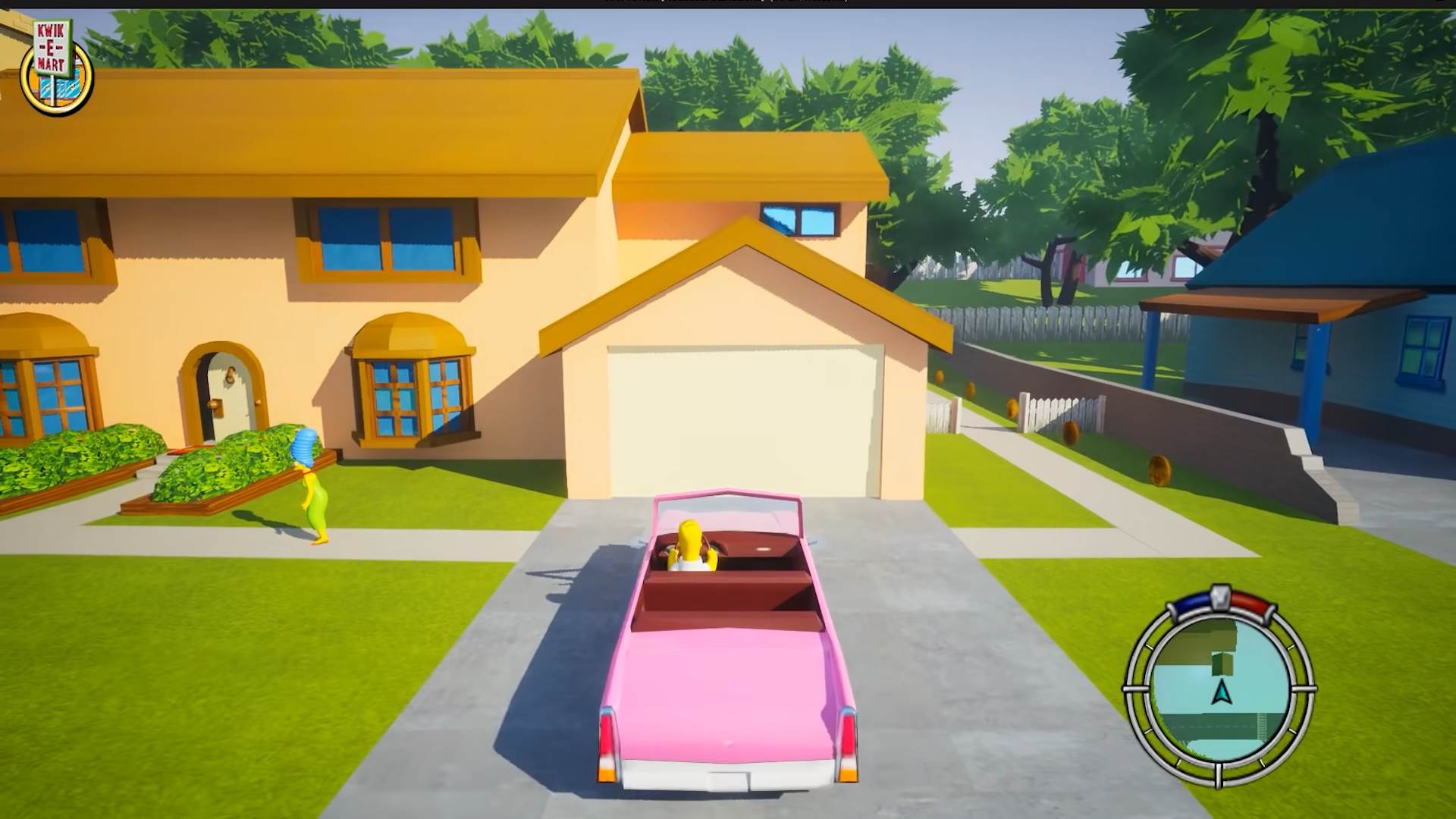Click the pointer ornament atop the damage gauge

coord(1220,596)
